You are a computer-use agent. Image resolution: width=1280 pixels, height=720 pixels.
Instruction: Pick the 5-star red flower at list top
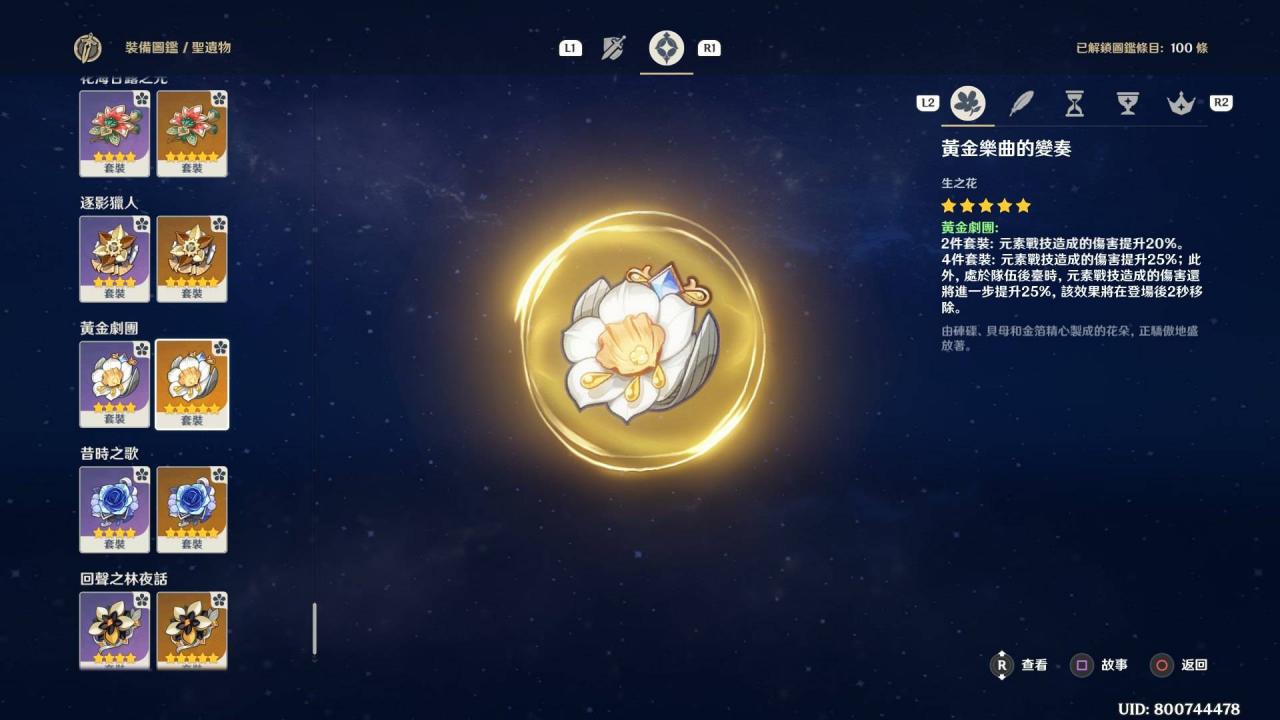[192, 133]
